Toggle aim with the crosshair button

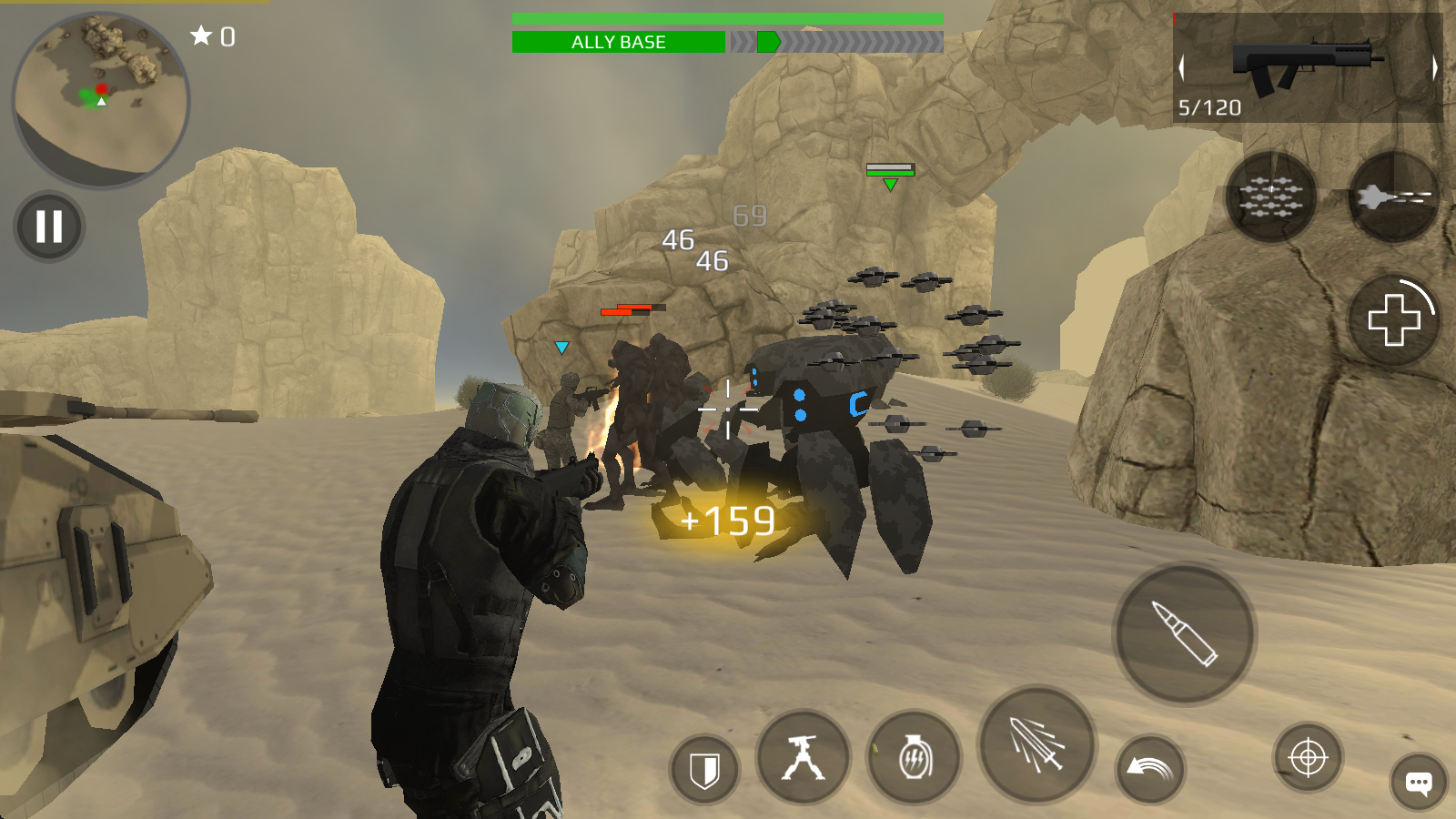1308,757
